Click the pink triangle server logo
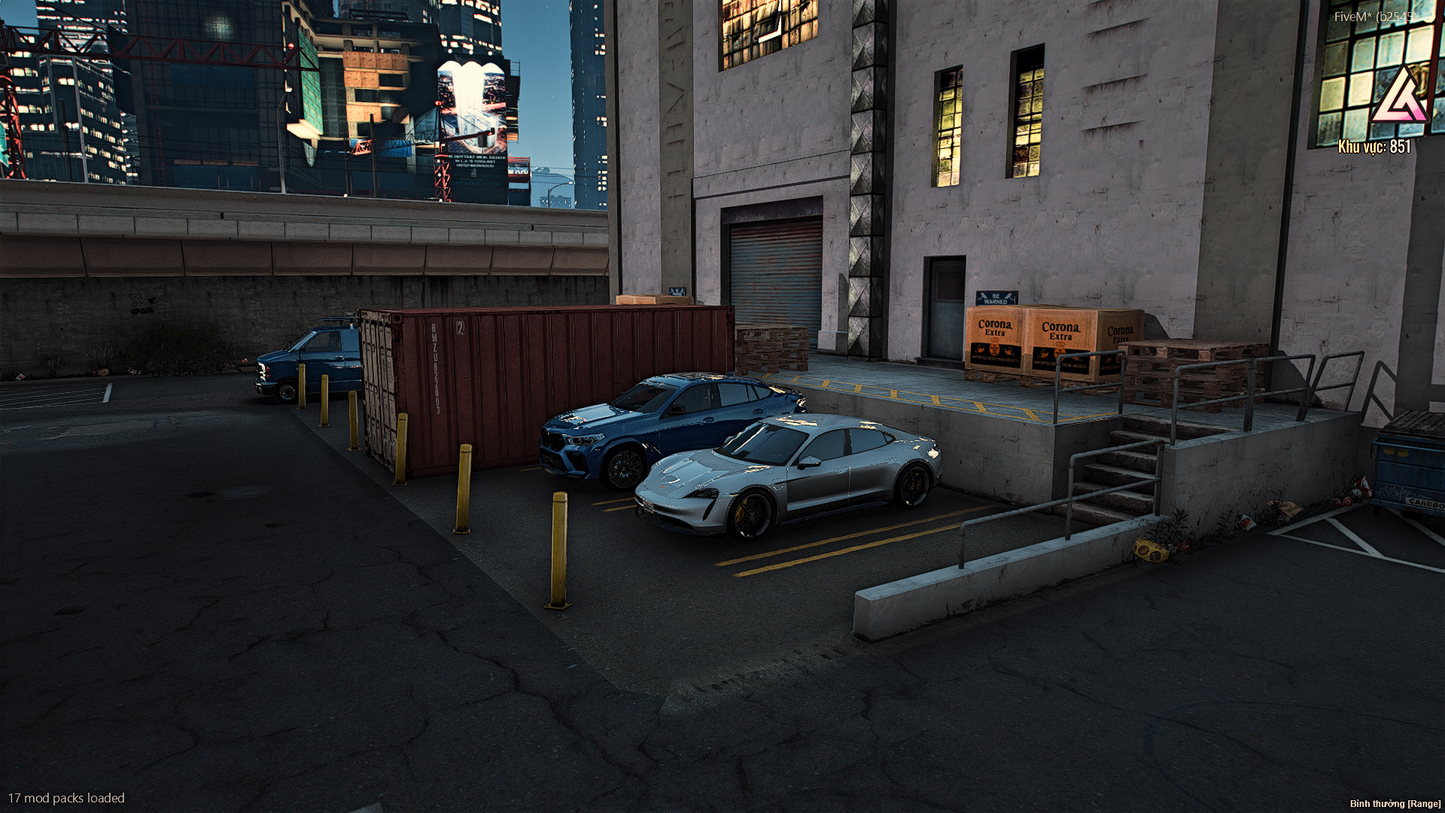 [x=1398, y=99]
